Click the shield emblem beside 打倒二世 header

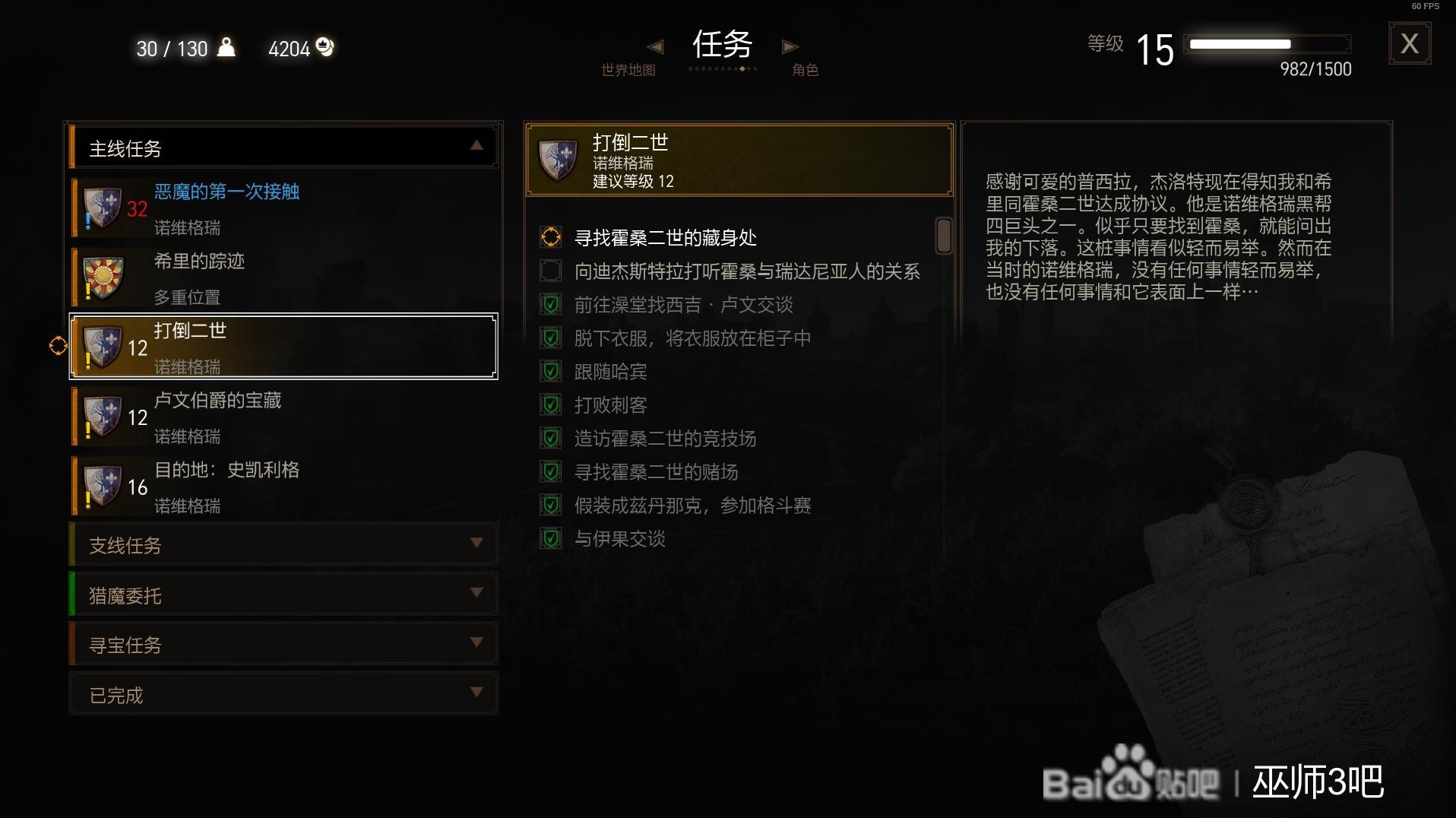coord(559,160)
